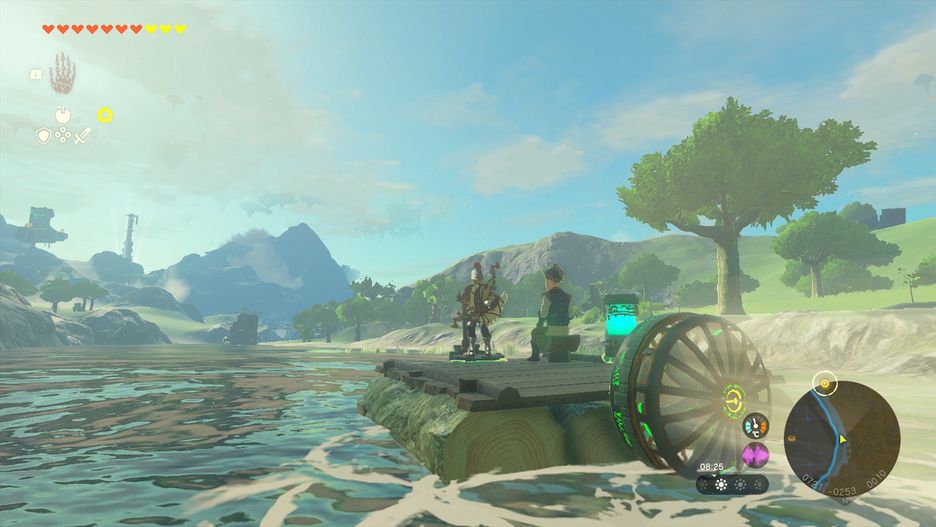The height and width of the screenshot is (527, 936).
Task: Select the yellow quest marker on minimap edge
Action: pyautogui.click(x=823, y=381)
